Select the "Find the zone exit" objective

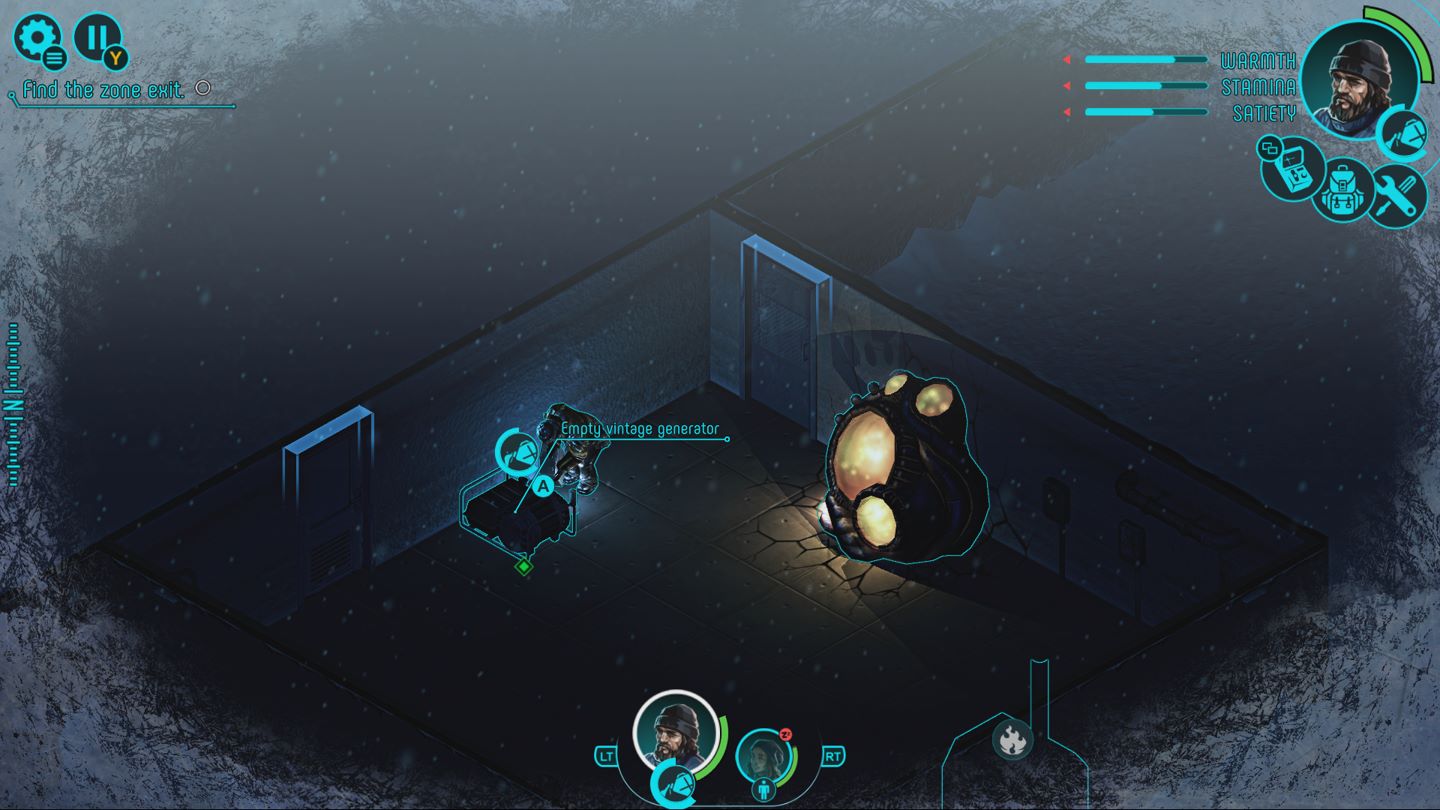coord(104,90)
